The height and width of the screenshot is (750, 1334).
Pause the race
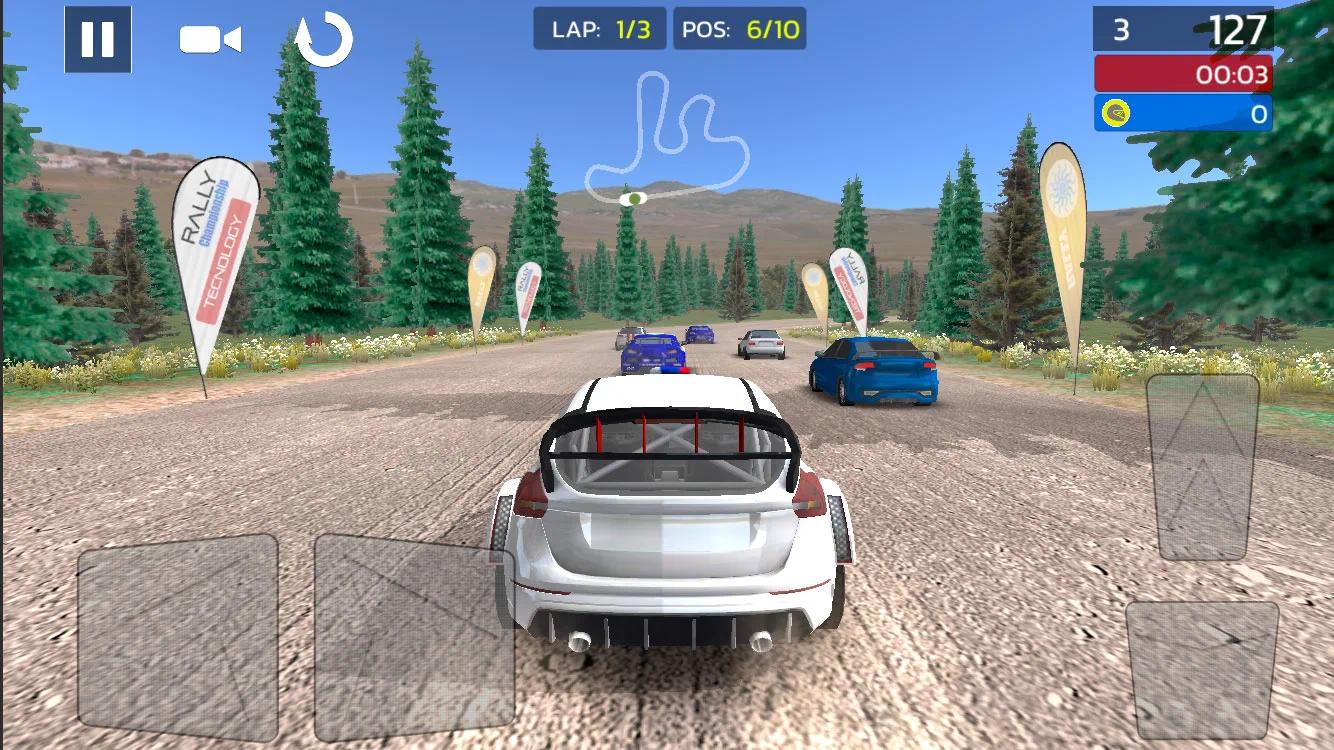click(96, 39)
